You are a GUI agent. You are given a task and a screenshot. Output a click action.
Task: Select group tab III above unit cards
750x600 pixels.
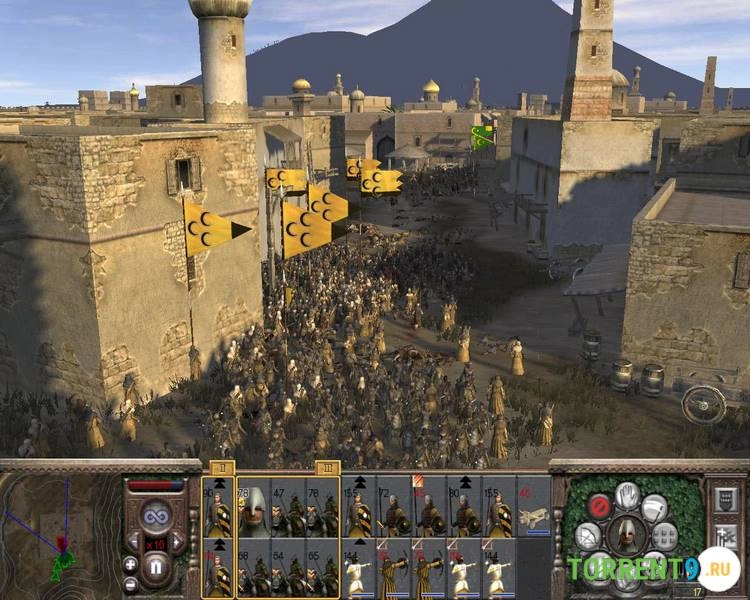(x=327, y=467)
